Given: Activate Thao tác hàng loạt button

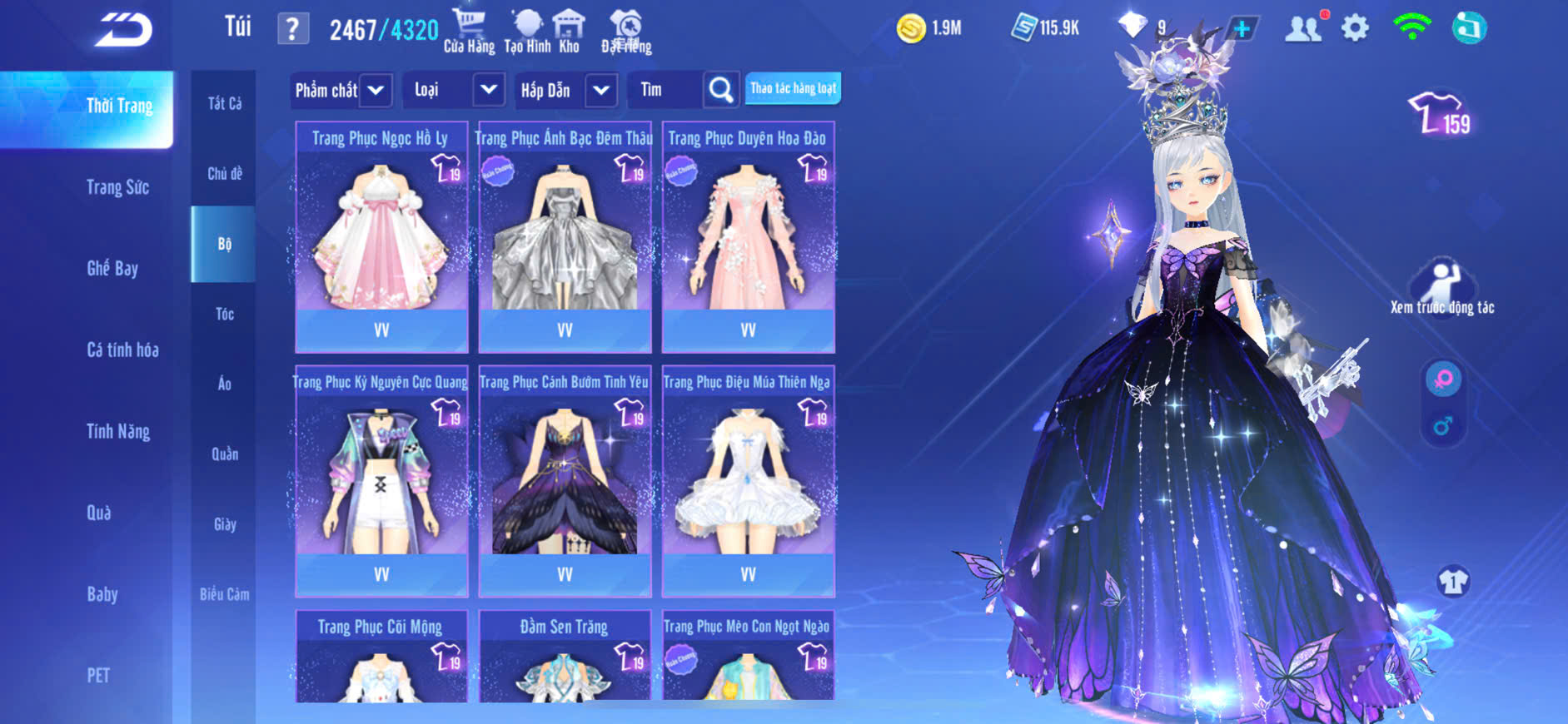Looking at the screenshot, I should 793,88.
